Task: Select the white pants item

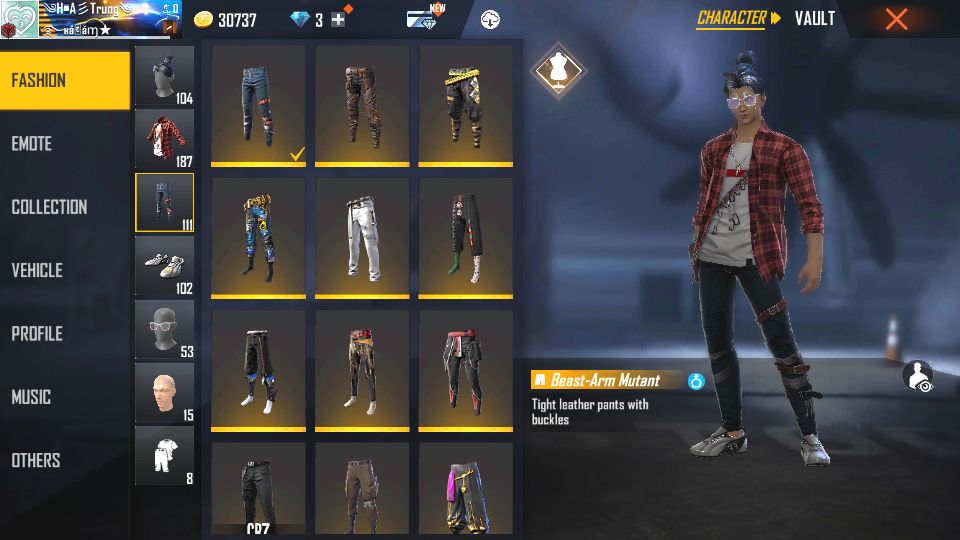Action: [x=362, y=238]
